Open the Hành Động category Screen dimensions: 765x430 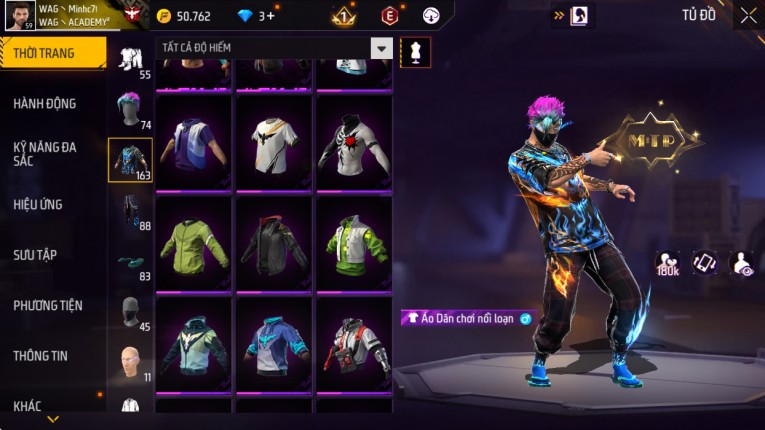[45, 103]
